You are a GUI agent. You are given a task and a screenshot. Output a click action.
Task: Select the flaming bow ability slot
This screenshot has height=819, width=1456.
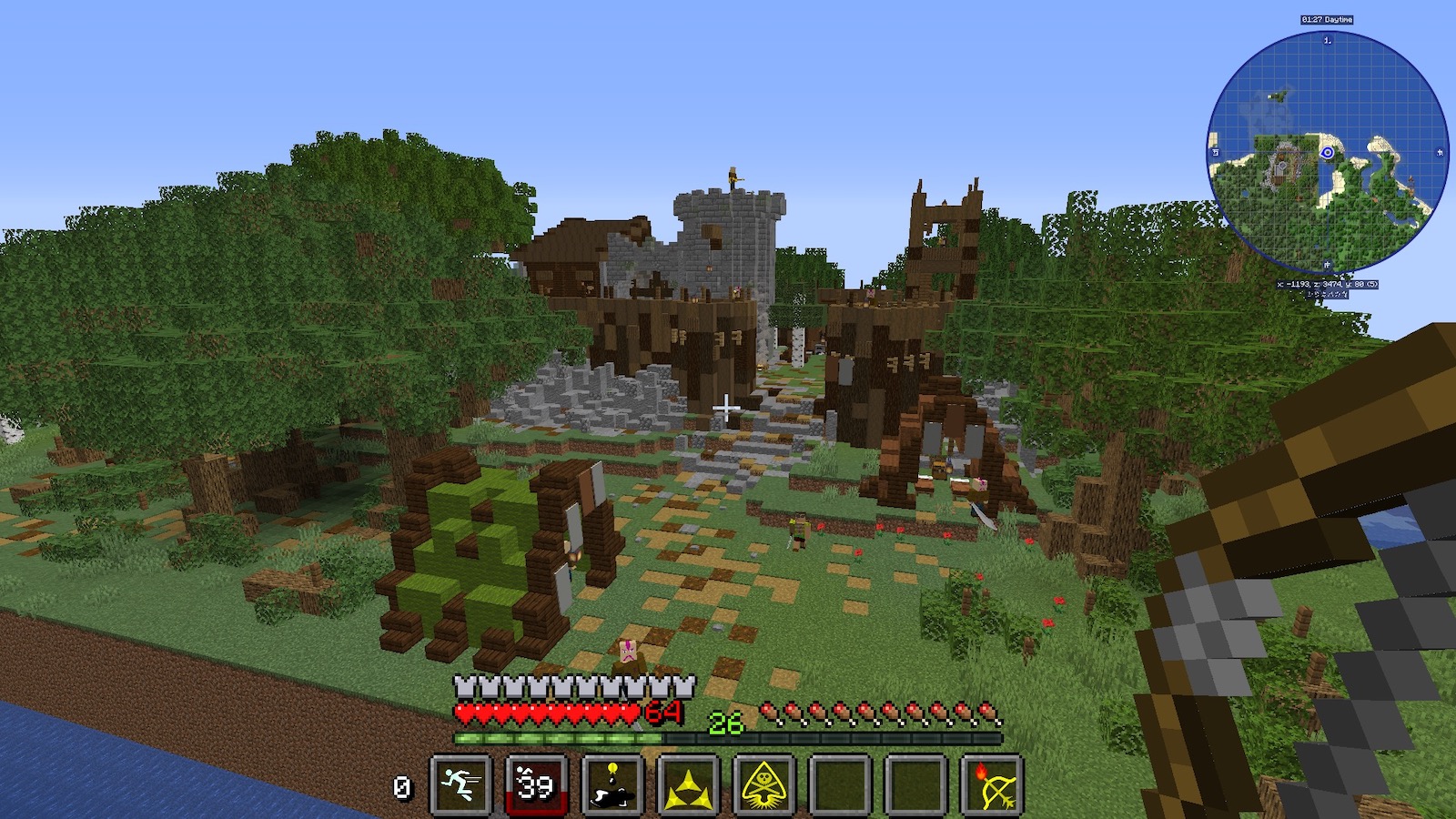[x=993, y=784]
